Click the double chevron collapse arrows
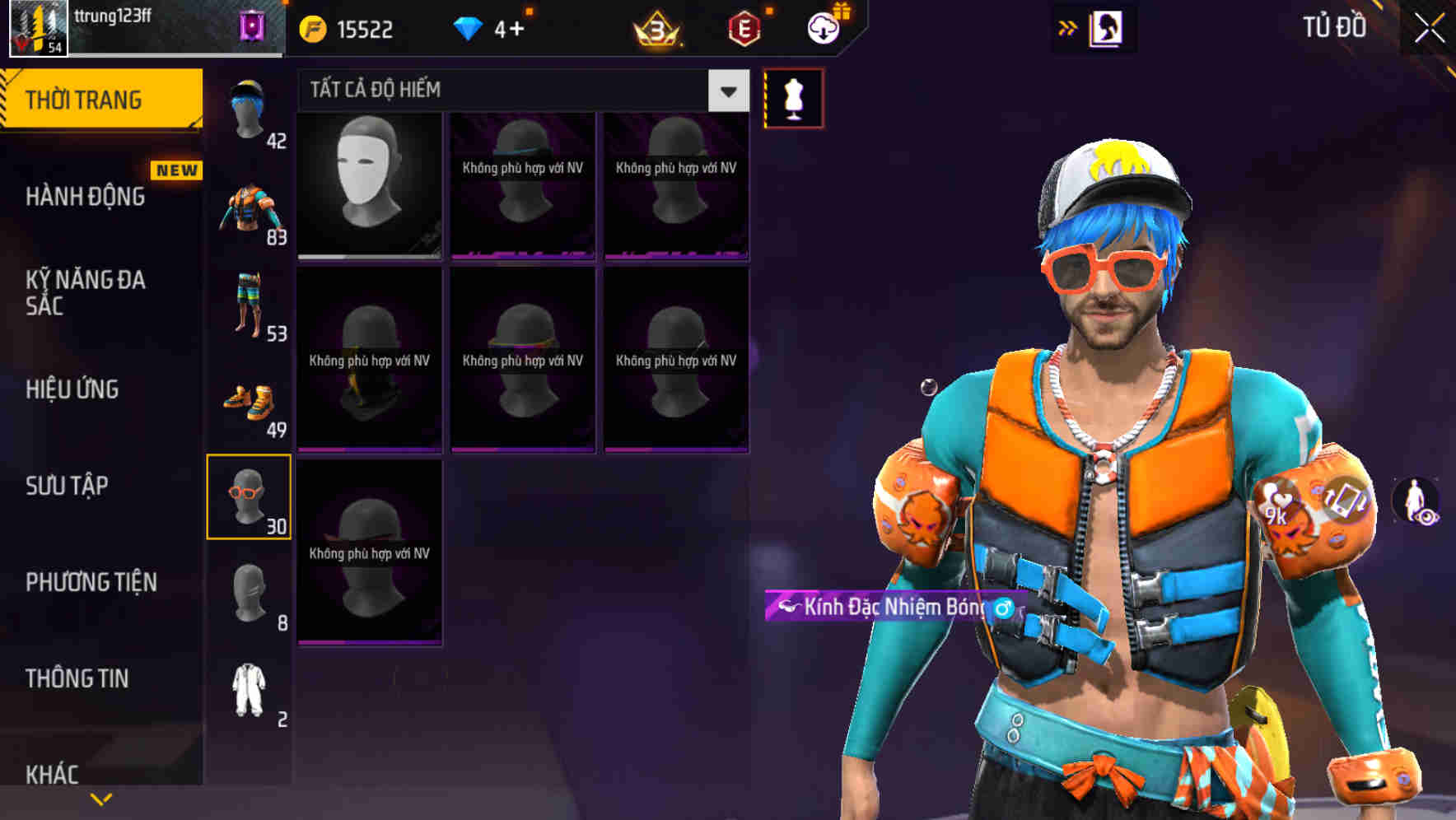 point(1065,27)
